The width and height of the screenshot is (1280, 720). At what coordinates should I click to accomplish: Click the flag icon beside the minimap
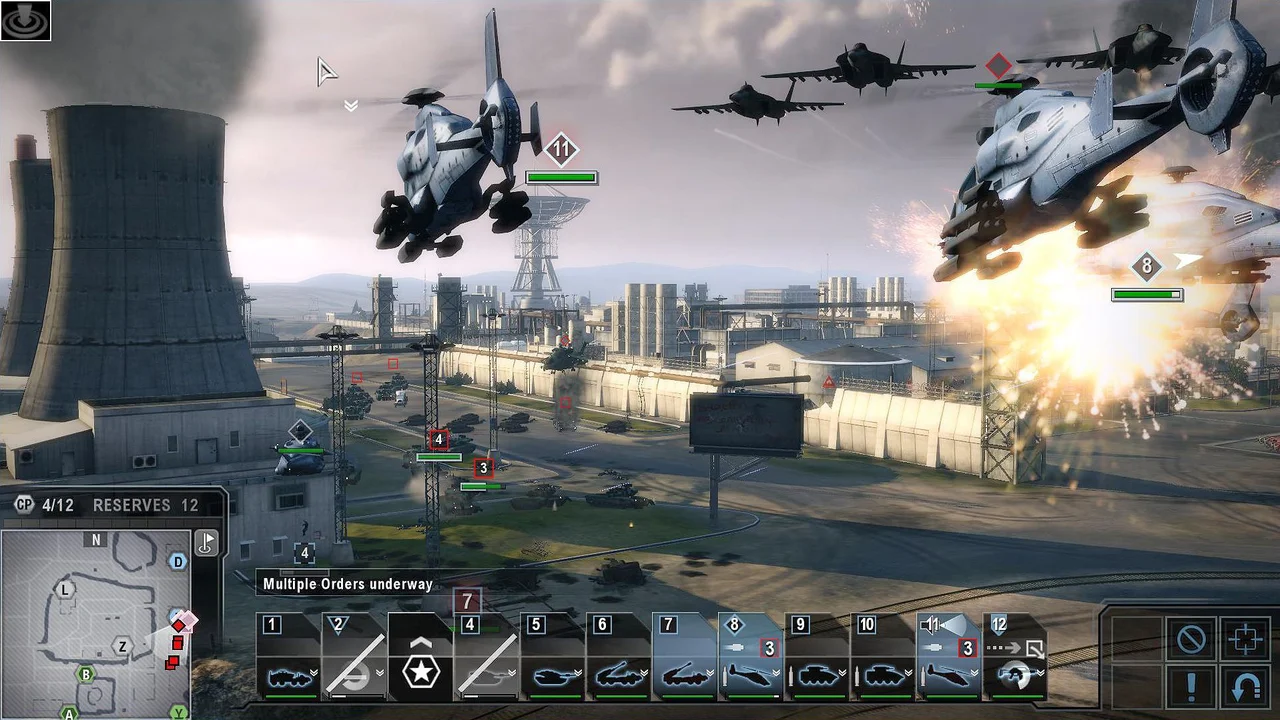tap(206, 543)
